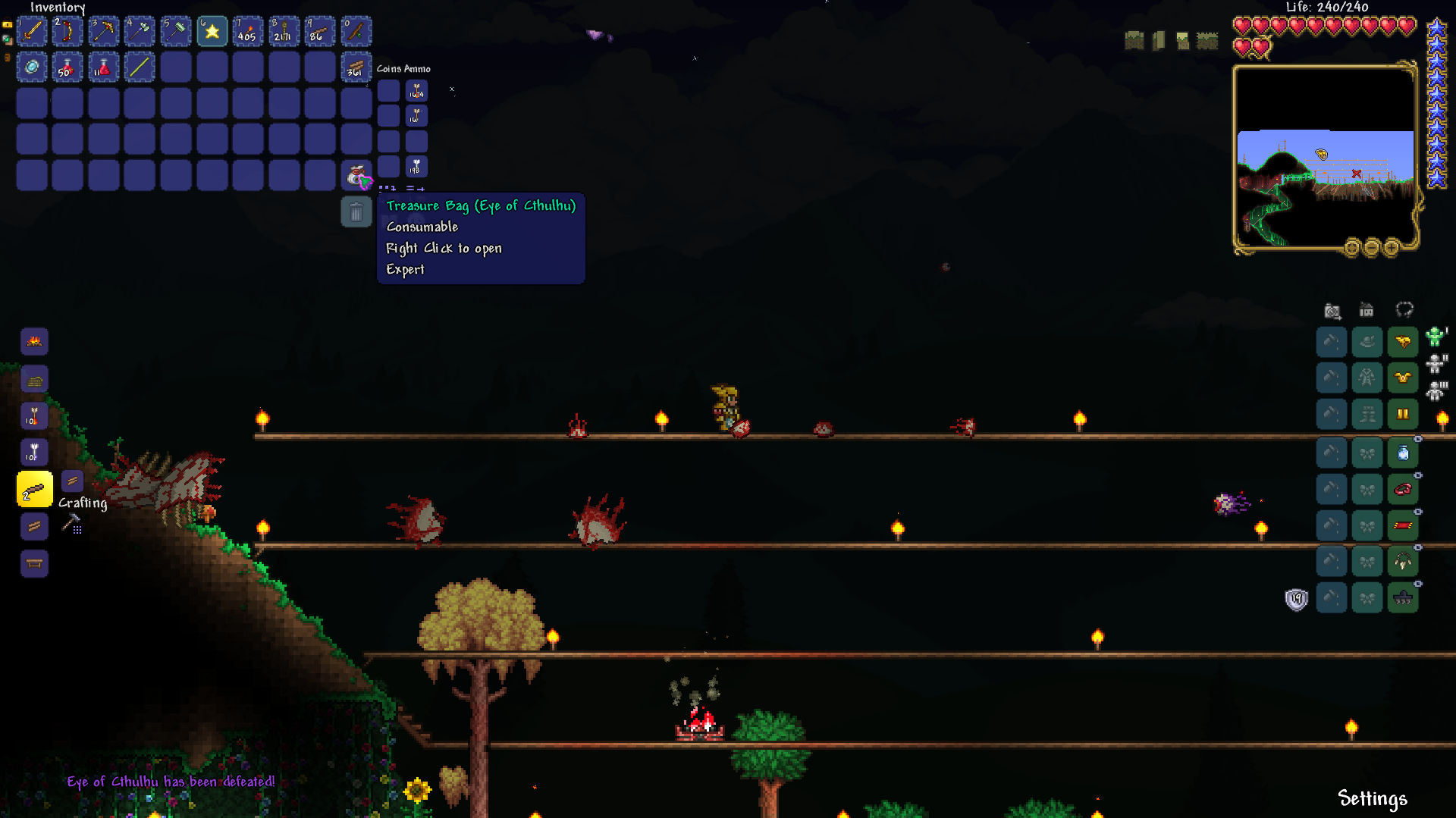The height and width of the screenshot is (818, 1456).
Task: Choose the bow in hotbar slot 2
Action: point(67,32)
